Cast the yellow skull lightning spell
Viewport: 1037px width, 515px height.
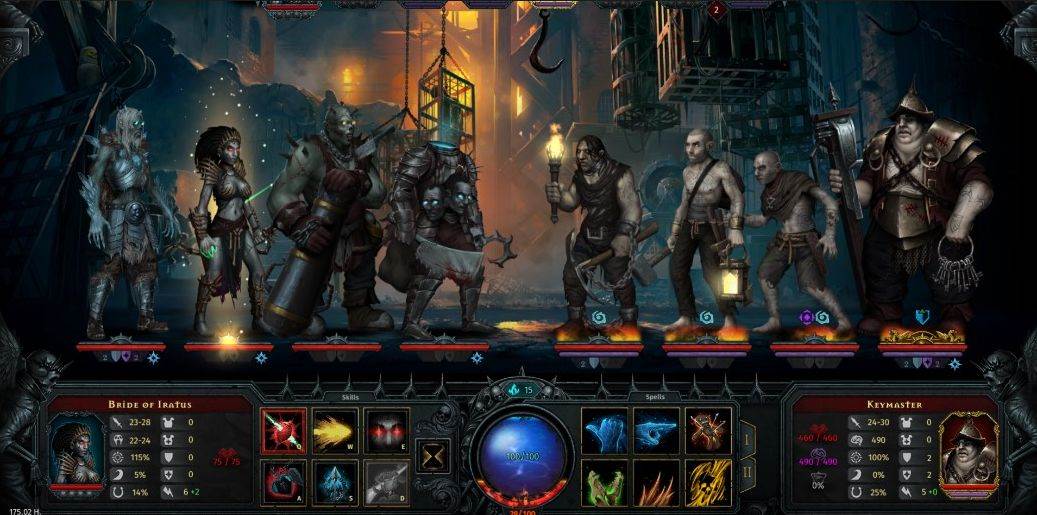click(x=708, y=482)
